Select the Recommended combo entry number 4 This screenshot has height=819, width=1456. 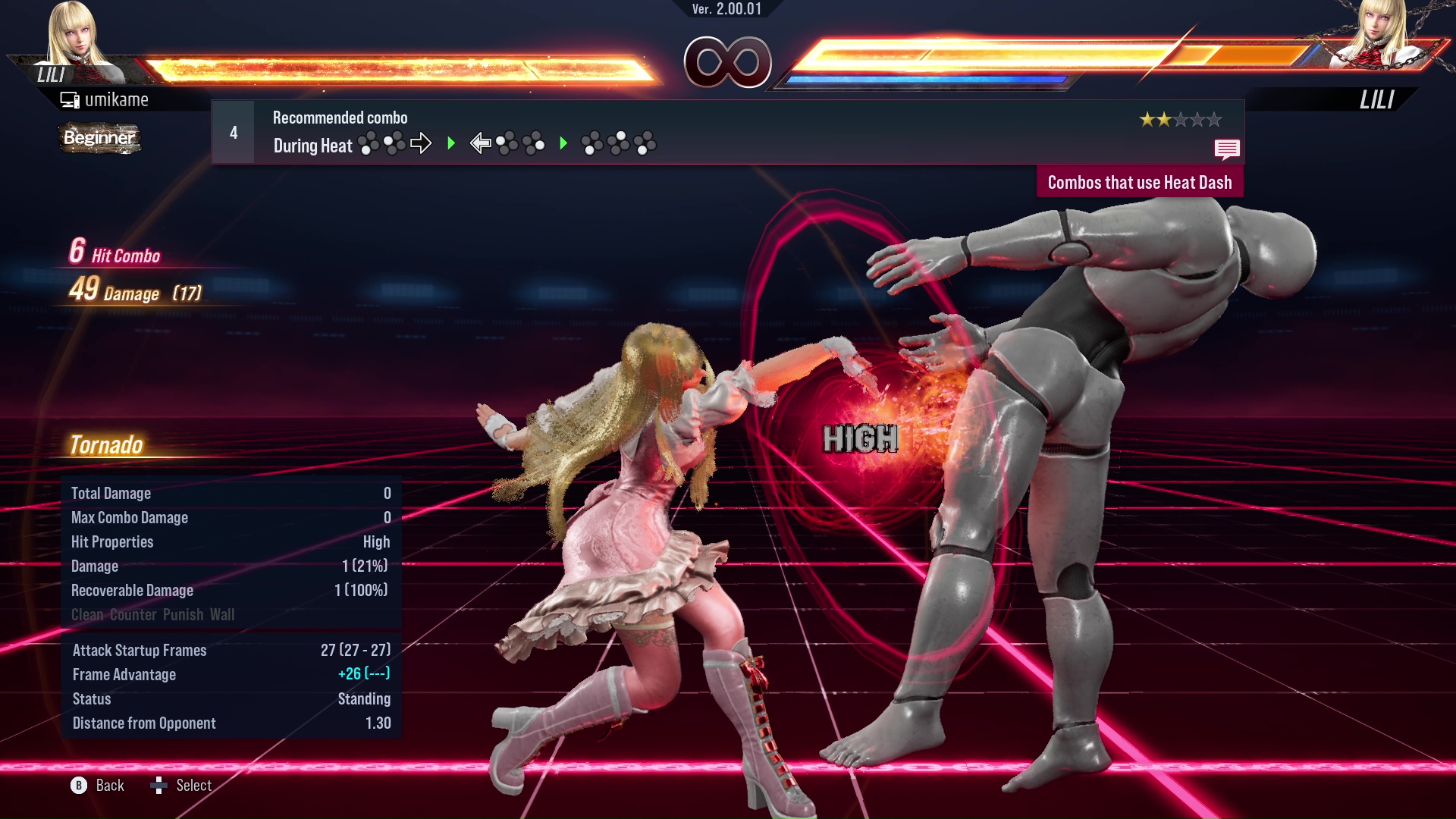(234, 133)
